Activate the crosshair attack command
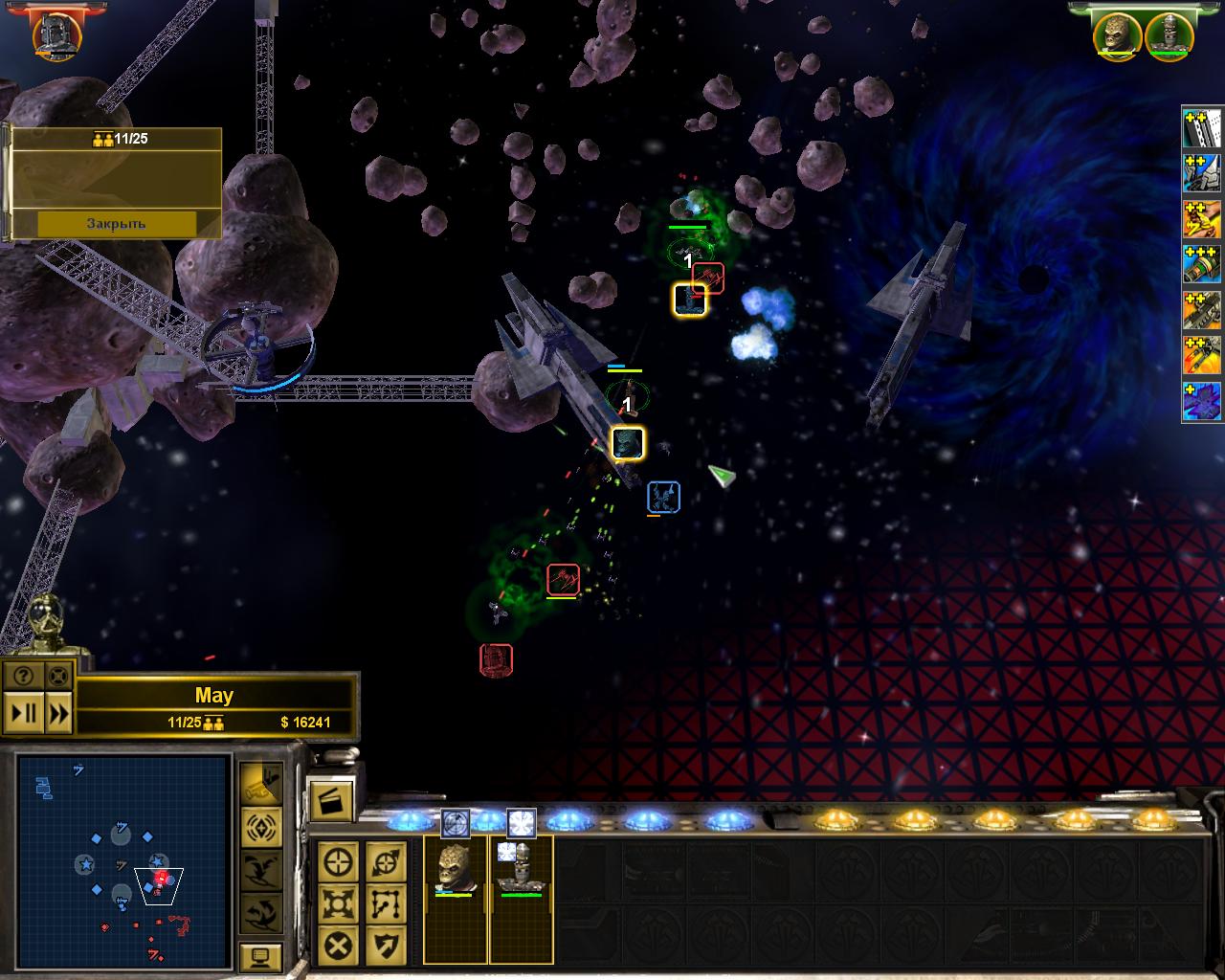 click(339, 862)
